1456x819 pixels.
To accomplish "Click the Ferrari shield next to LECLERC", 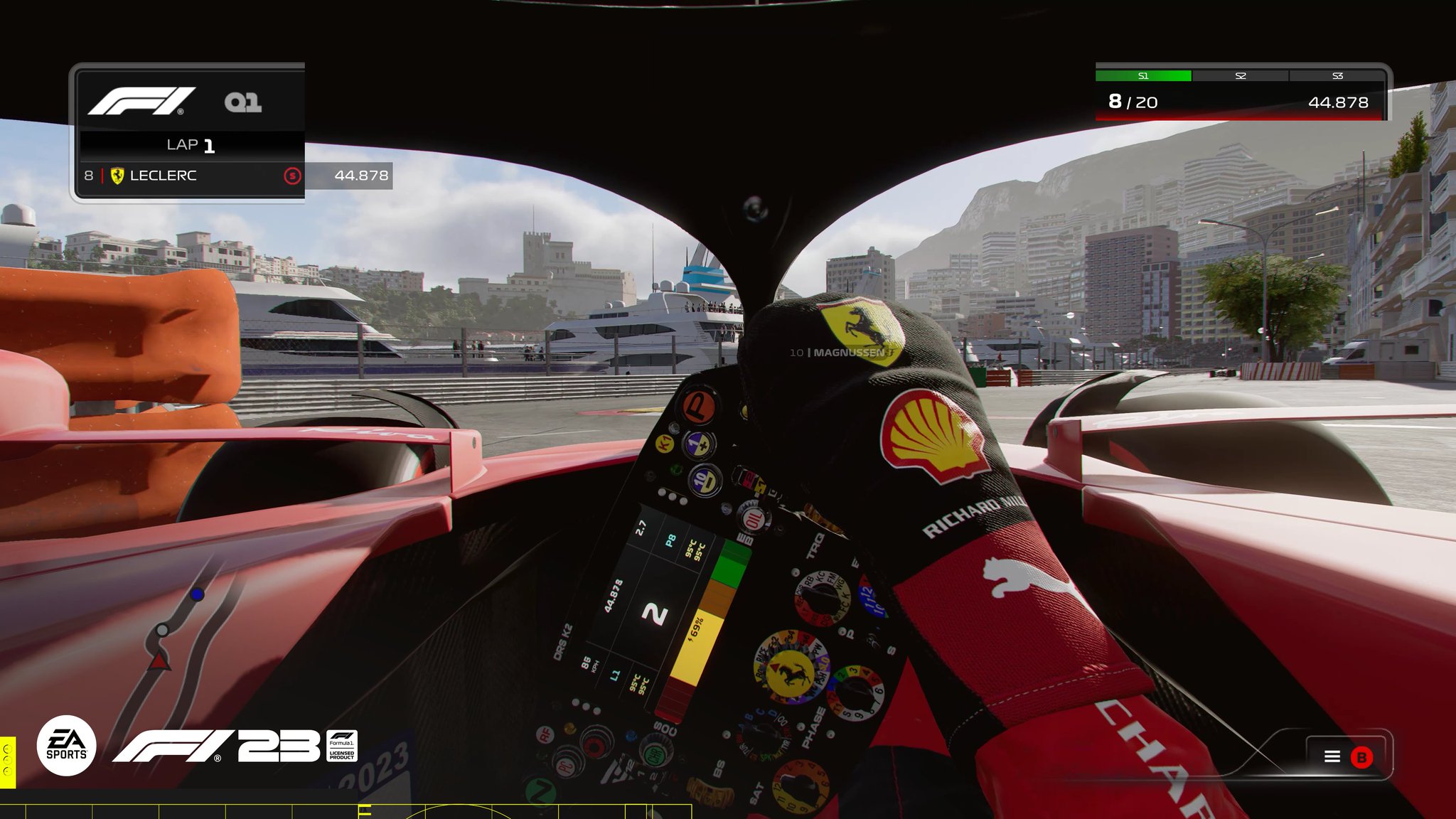I will tap(116, 176).
